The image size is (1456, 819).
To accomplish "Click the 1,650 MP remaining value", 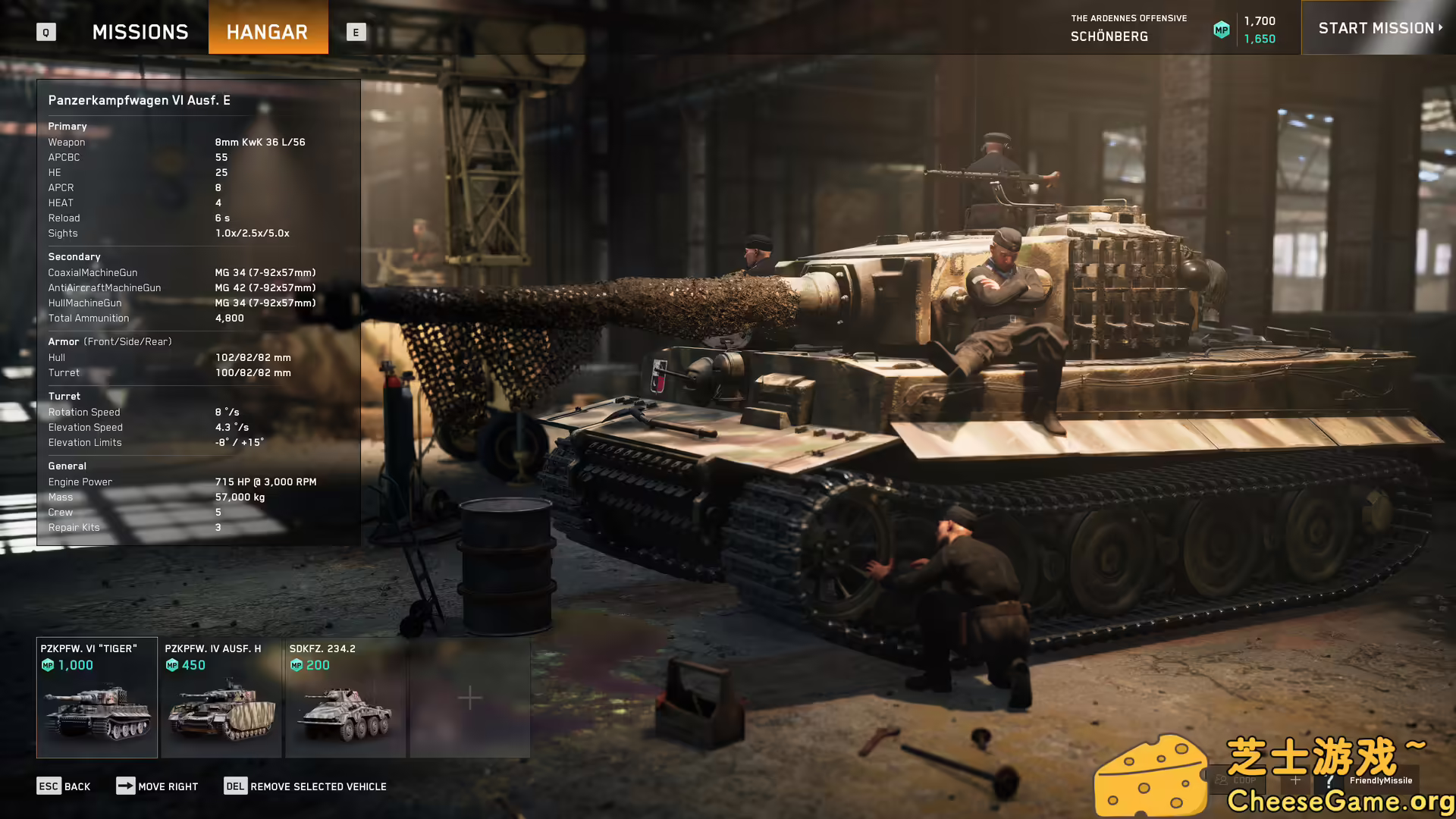I will 1260,38.
